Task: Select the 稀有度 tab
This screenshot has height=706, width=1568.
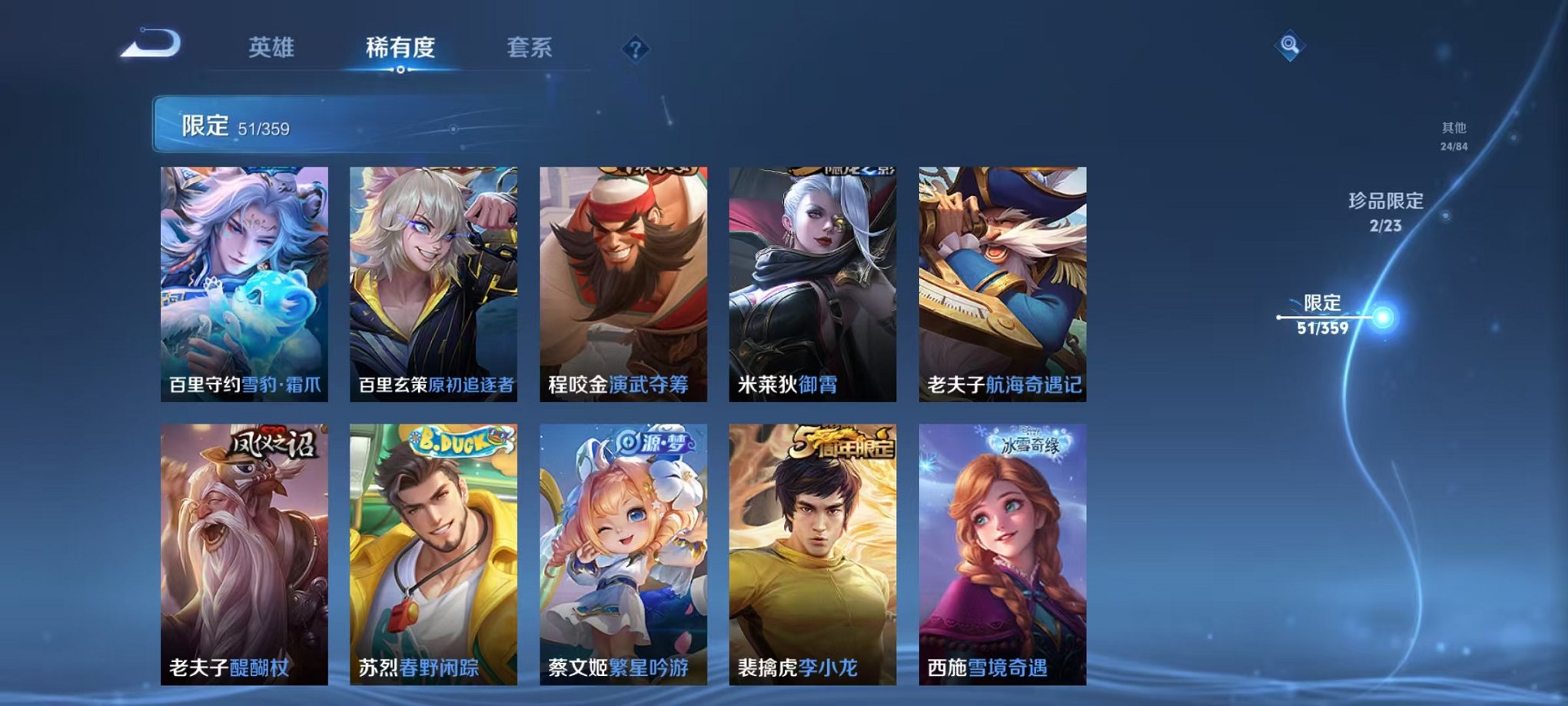Action: [x=399, y=46]
